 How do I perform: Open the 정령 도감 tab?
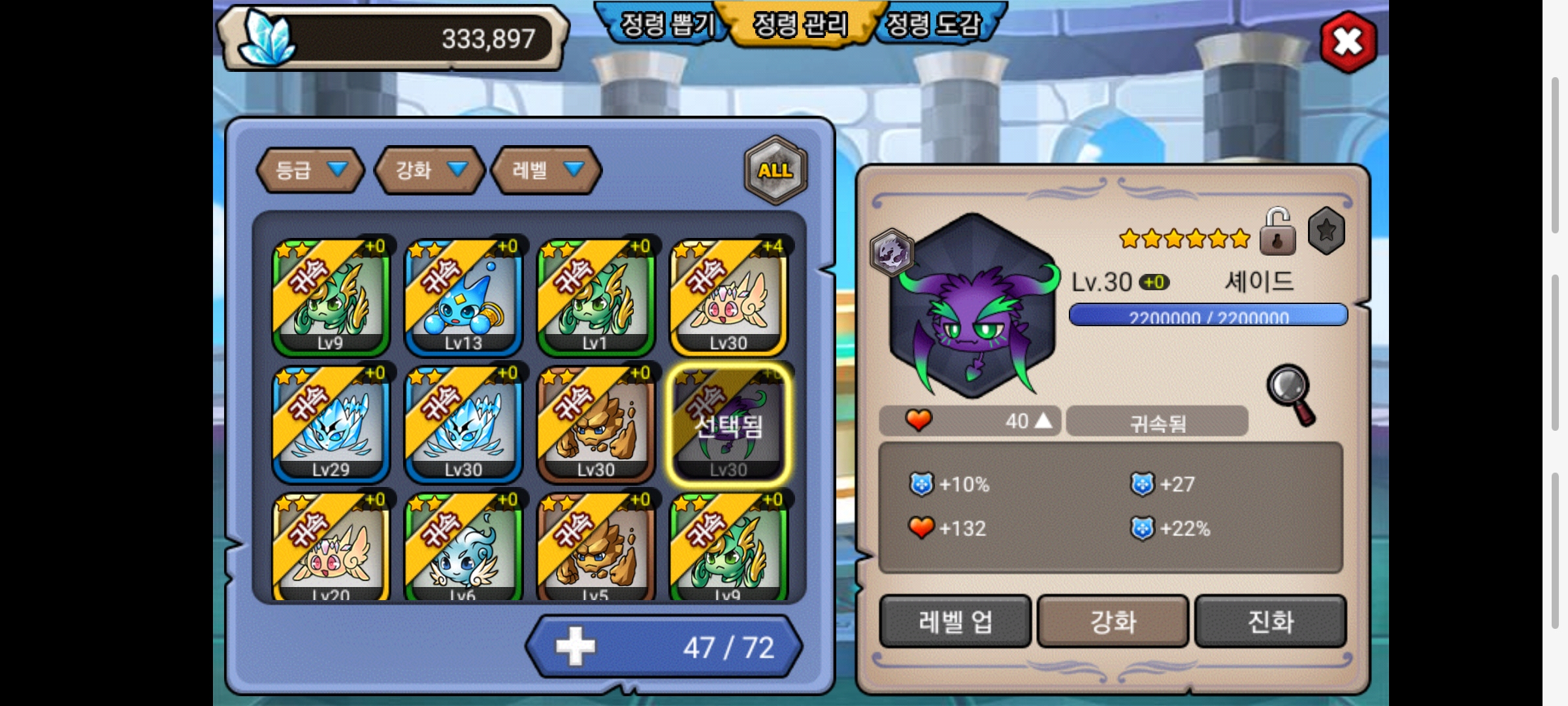934,25
